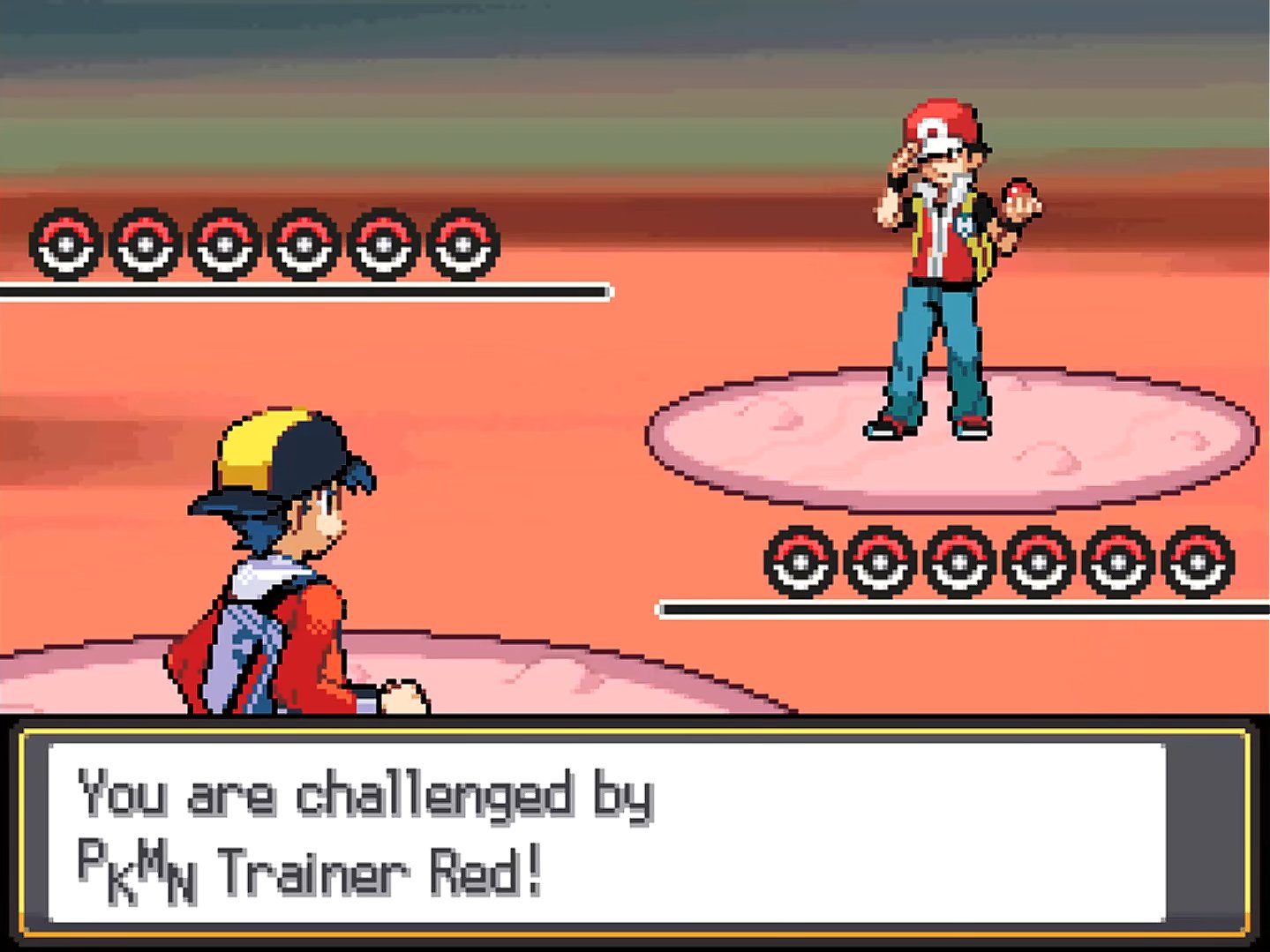The width and height of the screenshot is (1270, 952).
Task: Click the first Poké Ball in Red's party row
Action: (x=799, y=561)
